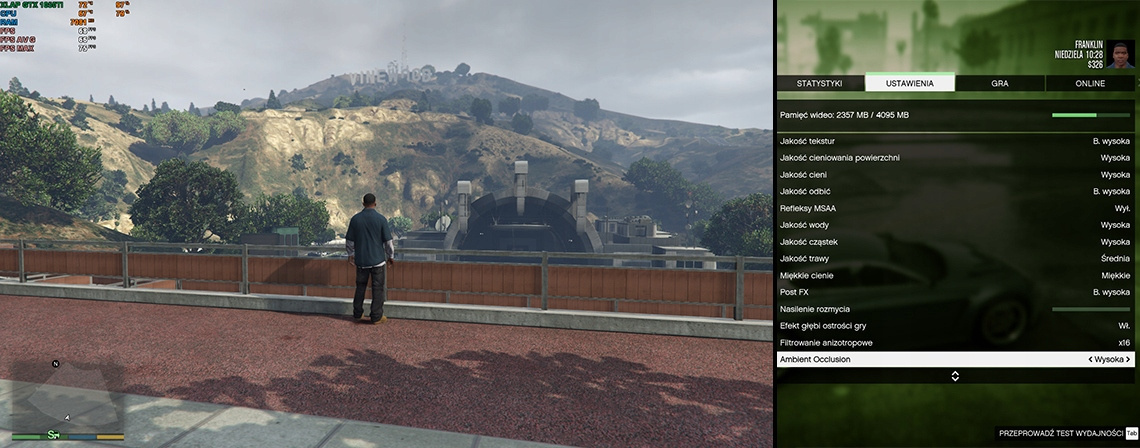
Task: Select the Jakość cząstek option
Action: pyautogui.click(x=955, y=242)
